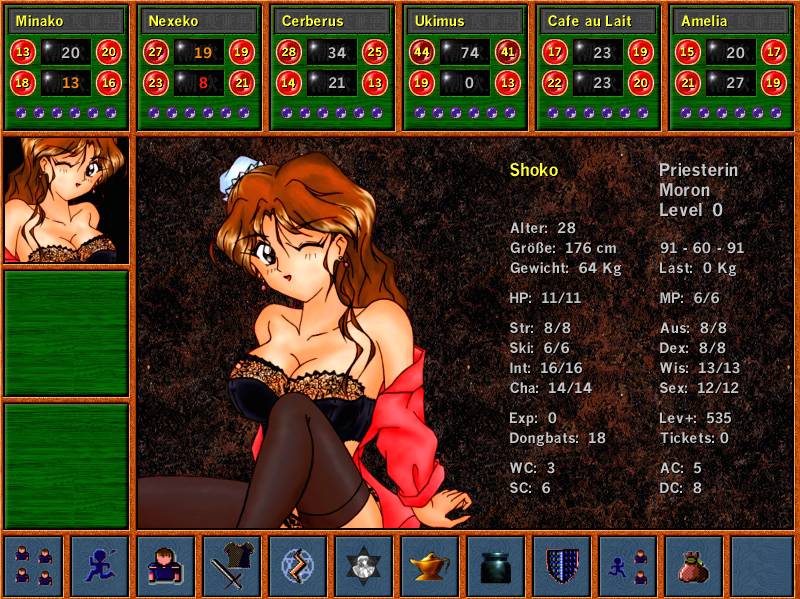Viewport: 800px width, 599px height.
Task: Open the red pouch bag icon
Action: [x=694, y=566]
